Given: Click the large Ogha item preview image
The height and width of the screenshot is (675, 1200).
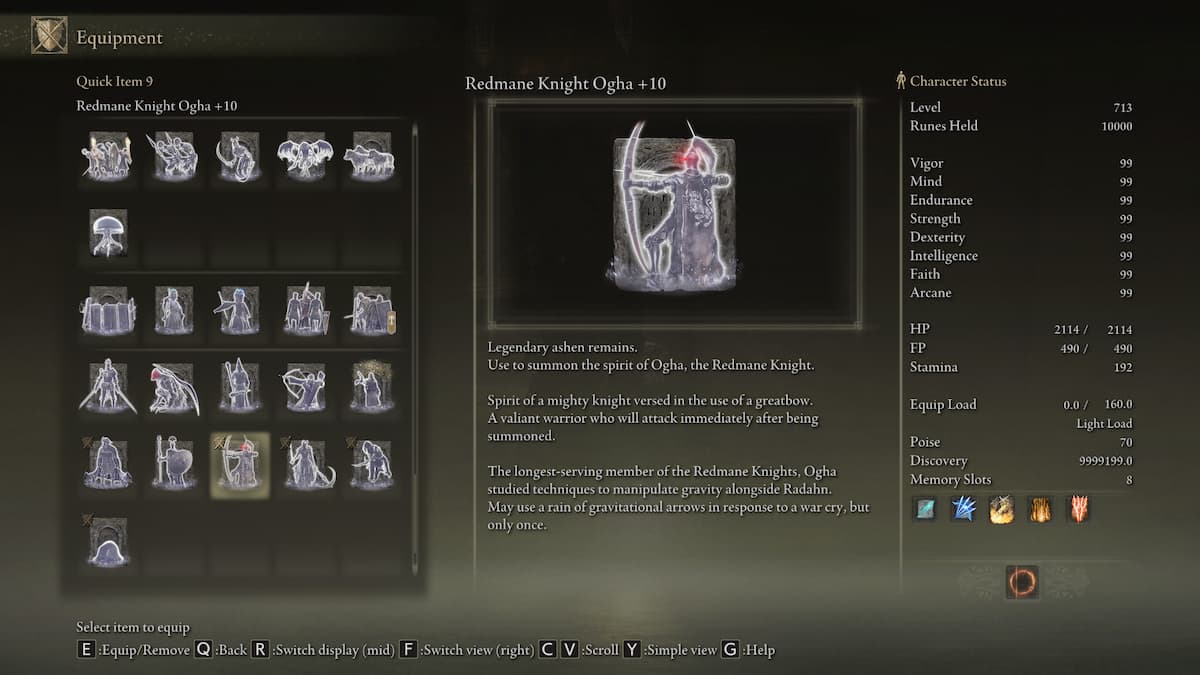Looking at the screenshot, I should (x=674, y=213).
